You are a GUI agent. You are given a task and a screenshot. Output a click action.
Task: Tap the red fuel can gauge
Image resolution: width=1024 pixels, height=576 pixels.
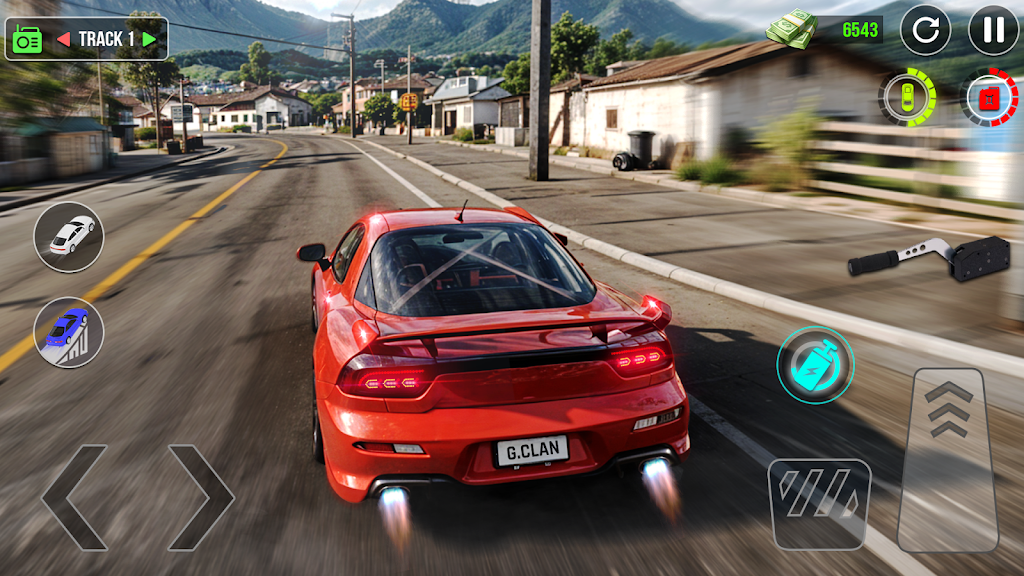(x=989, y=98)
